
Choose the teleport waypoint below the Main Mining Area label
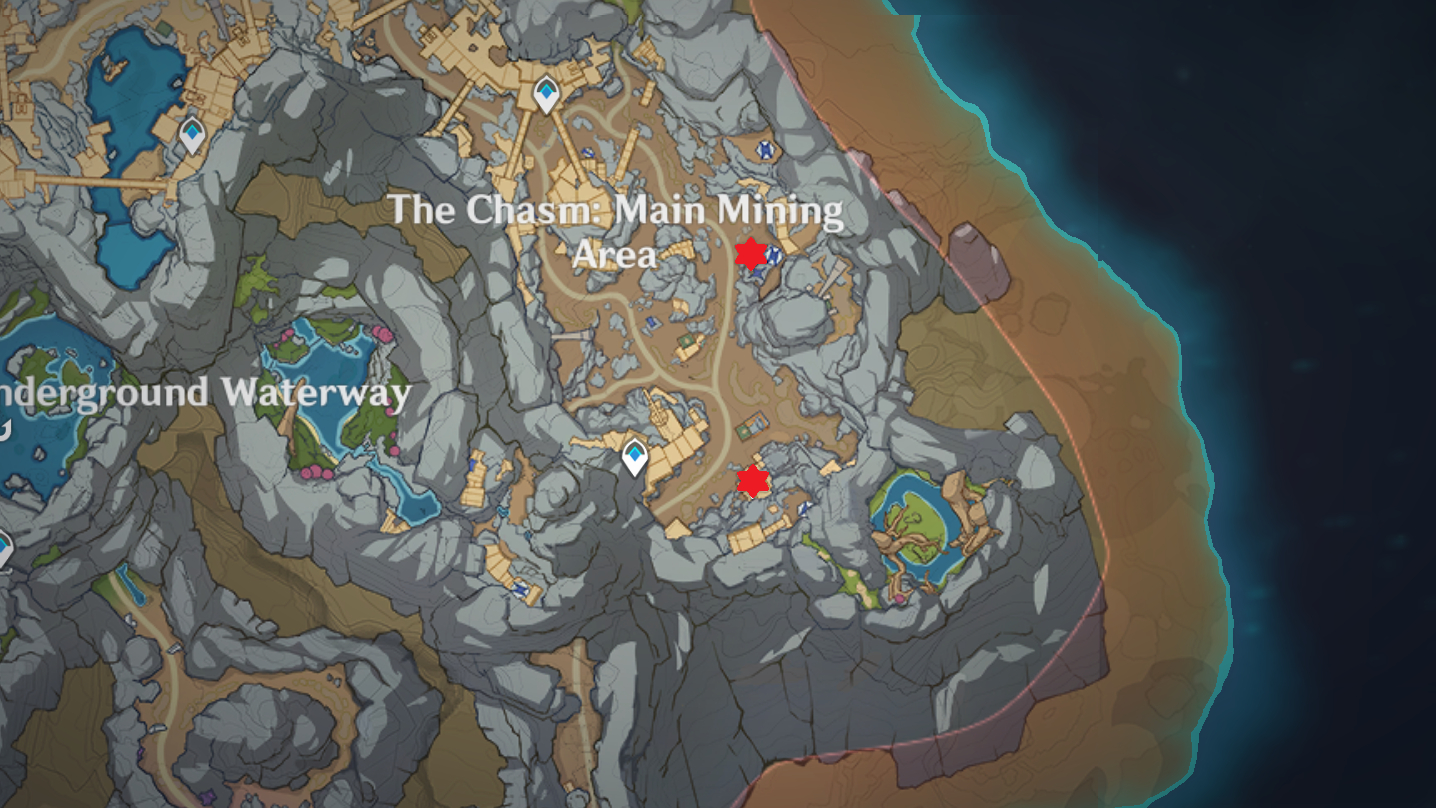634,457
